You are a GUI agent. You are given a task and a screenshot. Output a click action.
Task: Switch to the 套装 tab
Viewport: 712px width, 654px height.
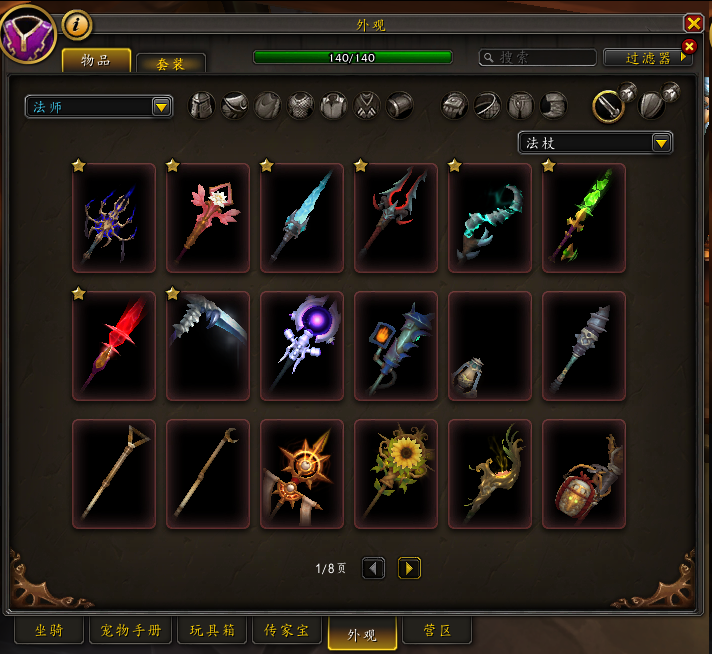pos(171,63)
